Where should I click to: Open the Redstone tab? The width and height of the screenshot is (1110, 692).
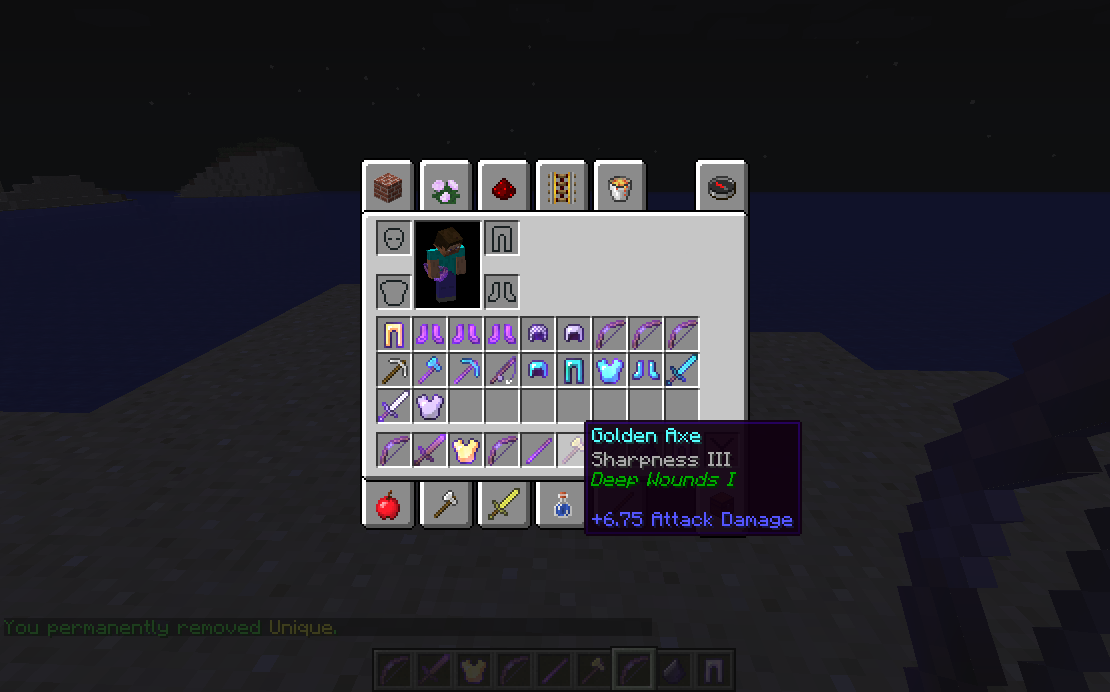[503, 186]
